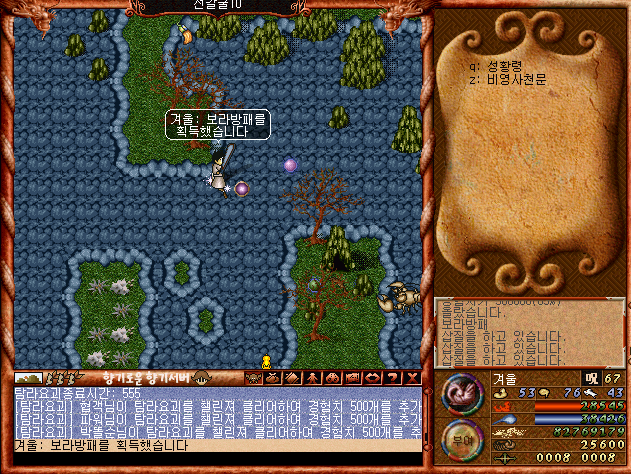Open the lips chat icon
The height and width of the screenshot is (474, 631).
pyautogui.click(x=373, y=378)
